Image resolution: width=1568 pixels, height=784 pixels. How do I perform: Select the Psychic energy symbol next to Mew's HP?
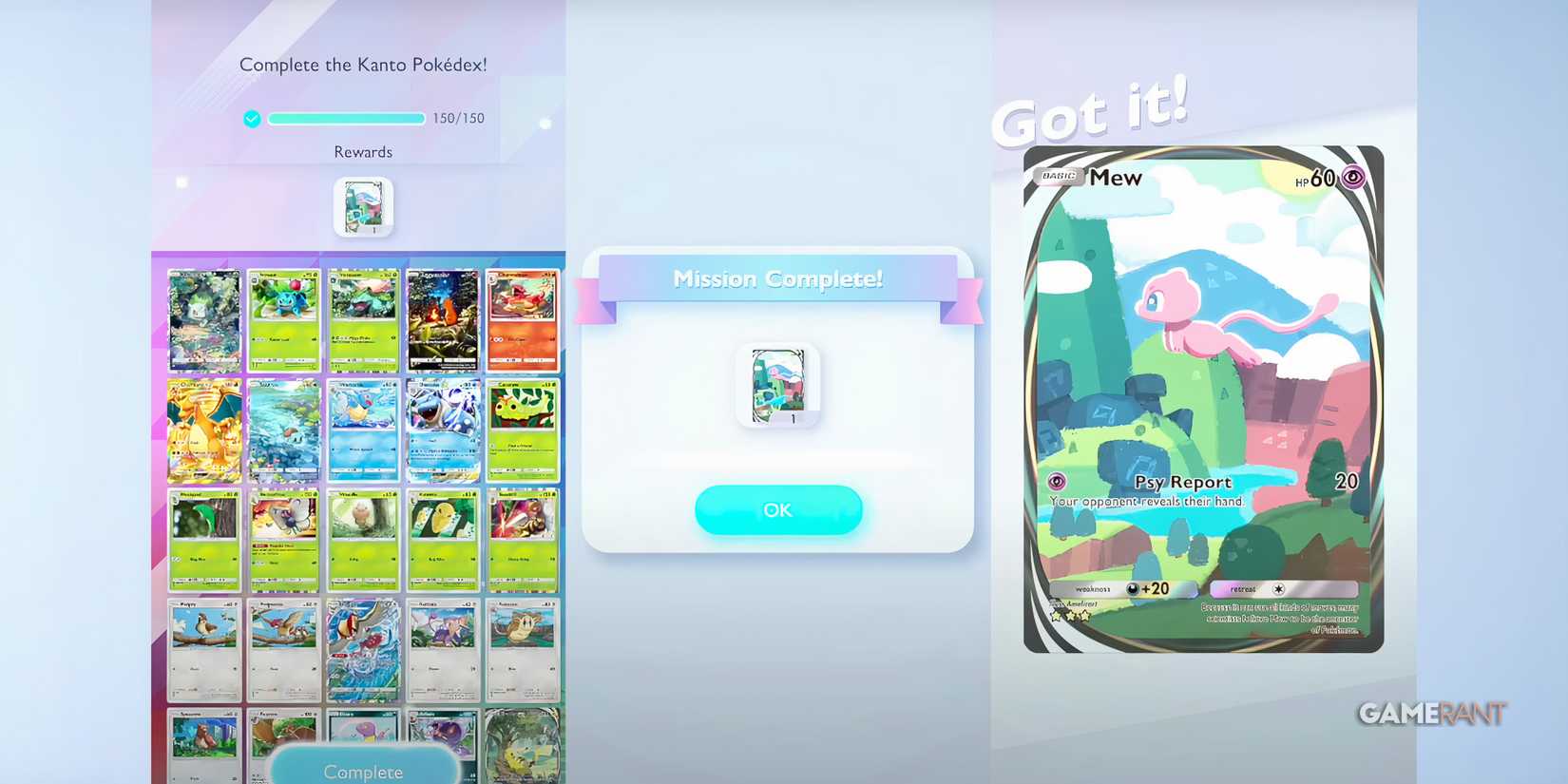pos(1354,177)
